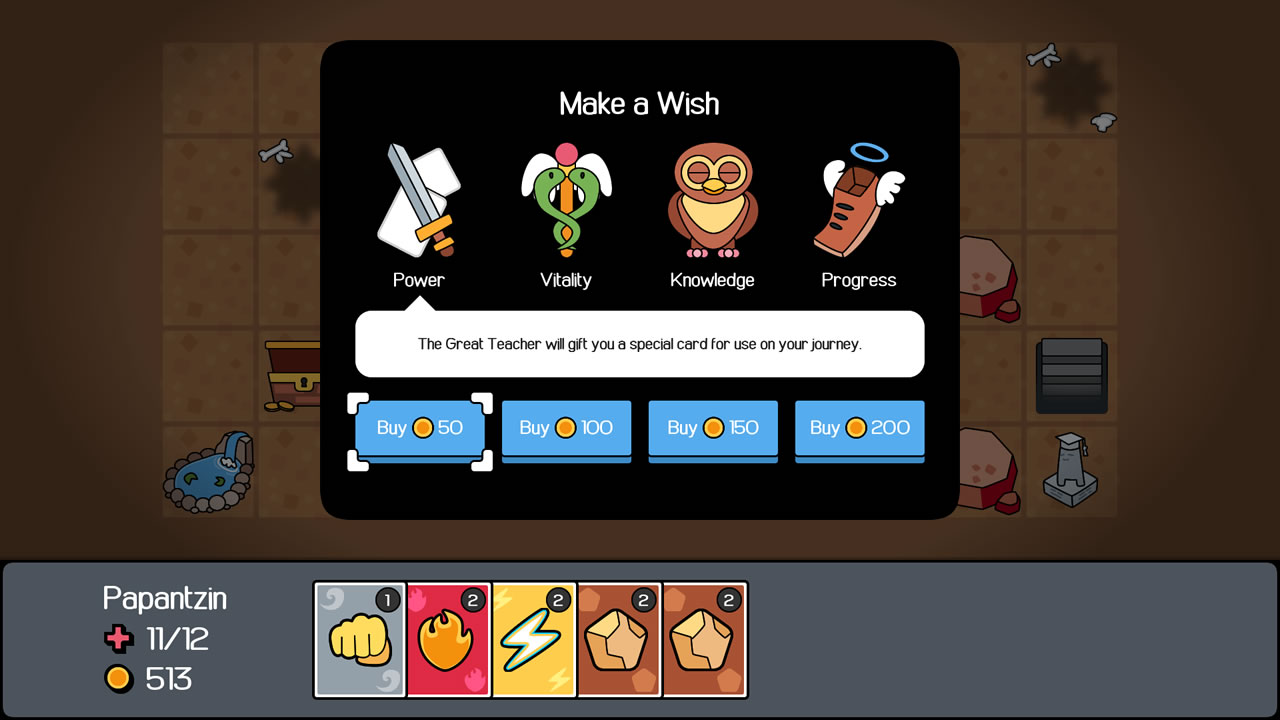
Task: Select the last rock card in hand
Action: [704, 638]
